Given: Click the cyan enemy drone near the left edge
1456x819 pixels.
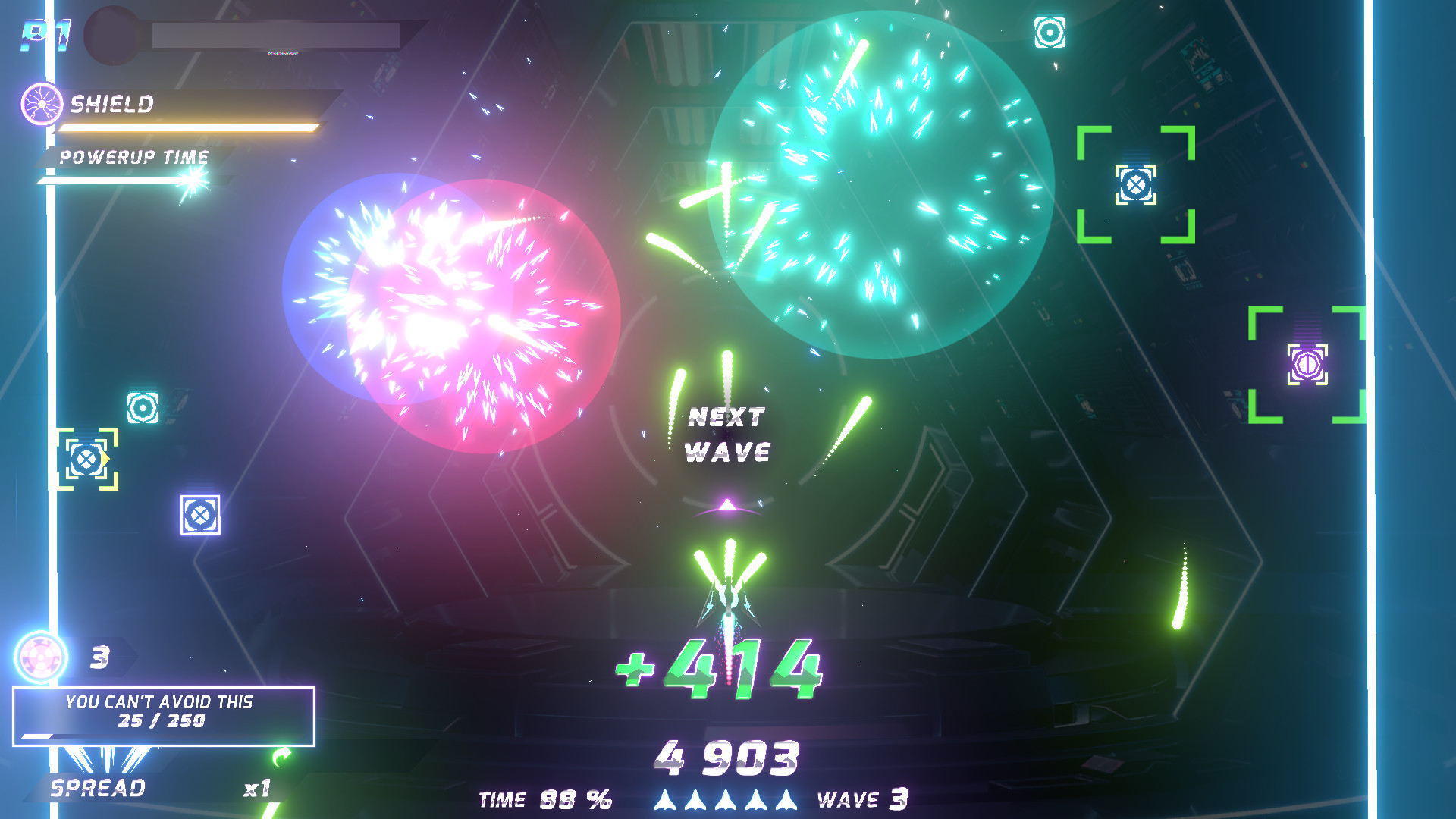Looking at the screenshot, I should (x=141, y=406).
